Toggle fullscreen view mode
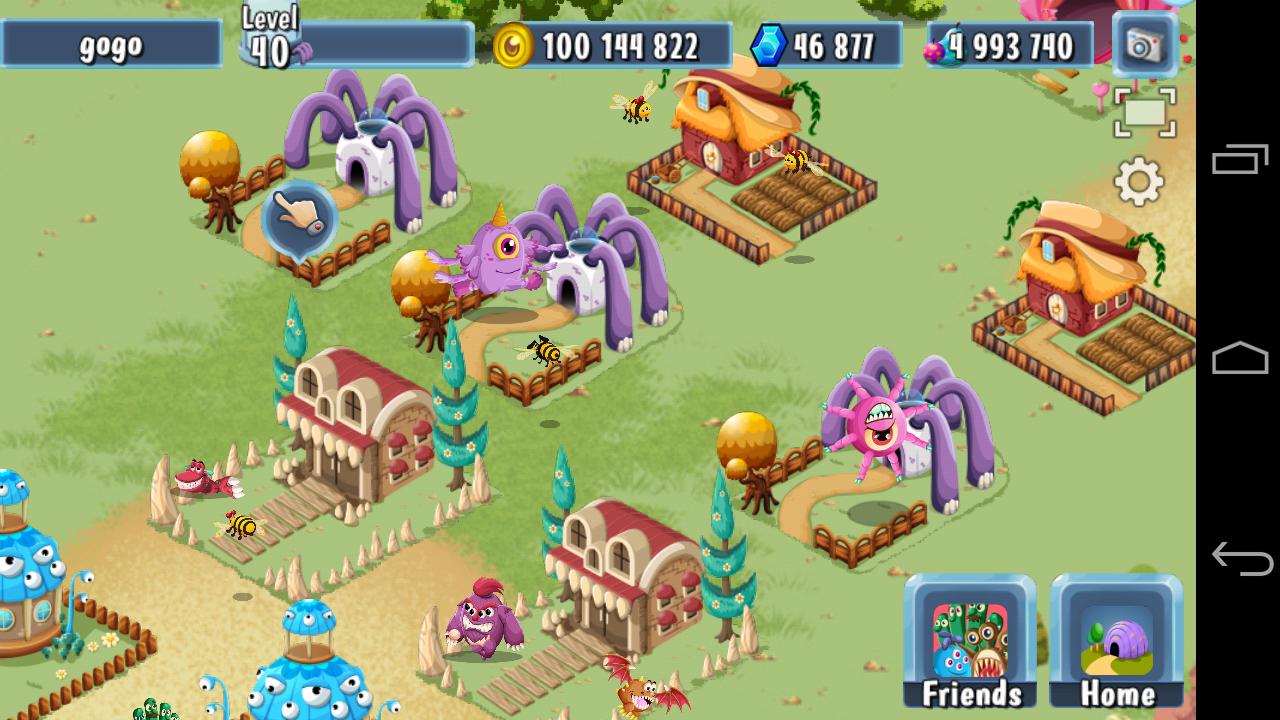The width and height of the screenshot is (1280, 720). pos(1146,112)
